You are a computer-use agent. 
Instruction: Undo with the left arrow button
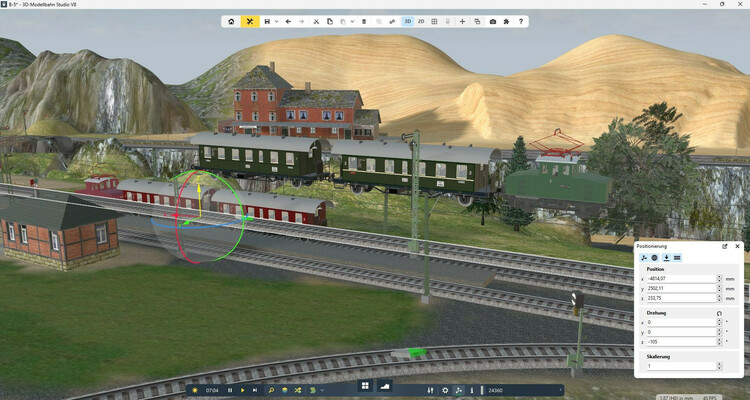289,21
